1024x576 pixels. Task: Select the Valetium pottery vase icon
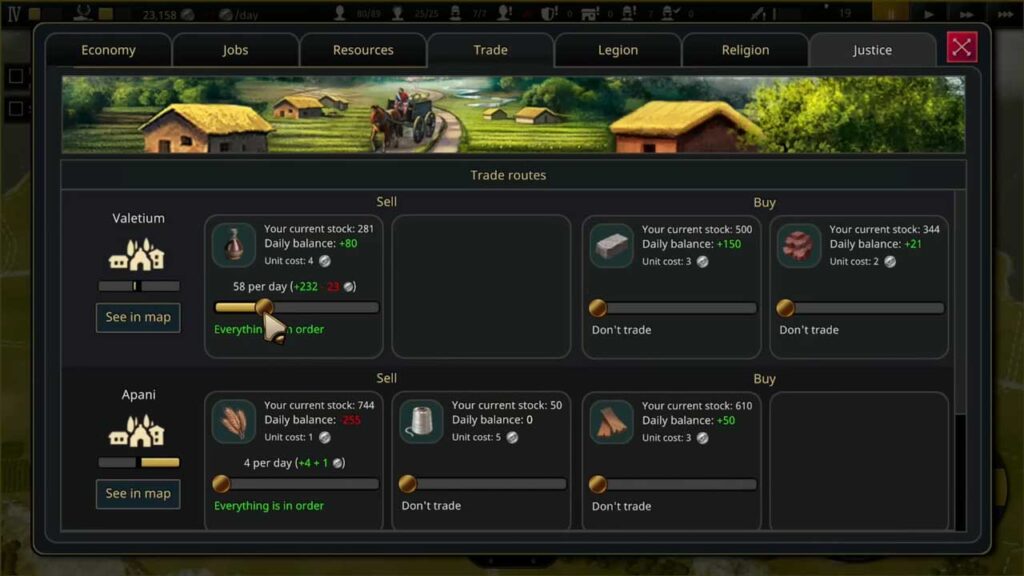point(234,245)
